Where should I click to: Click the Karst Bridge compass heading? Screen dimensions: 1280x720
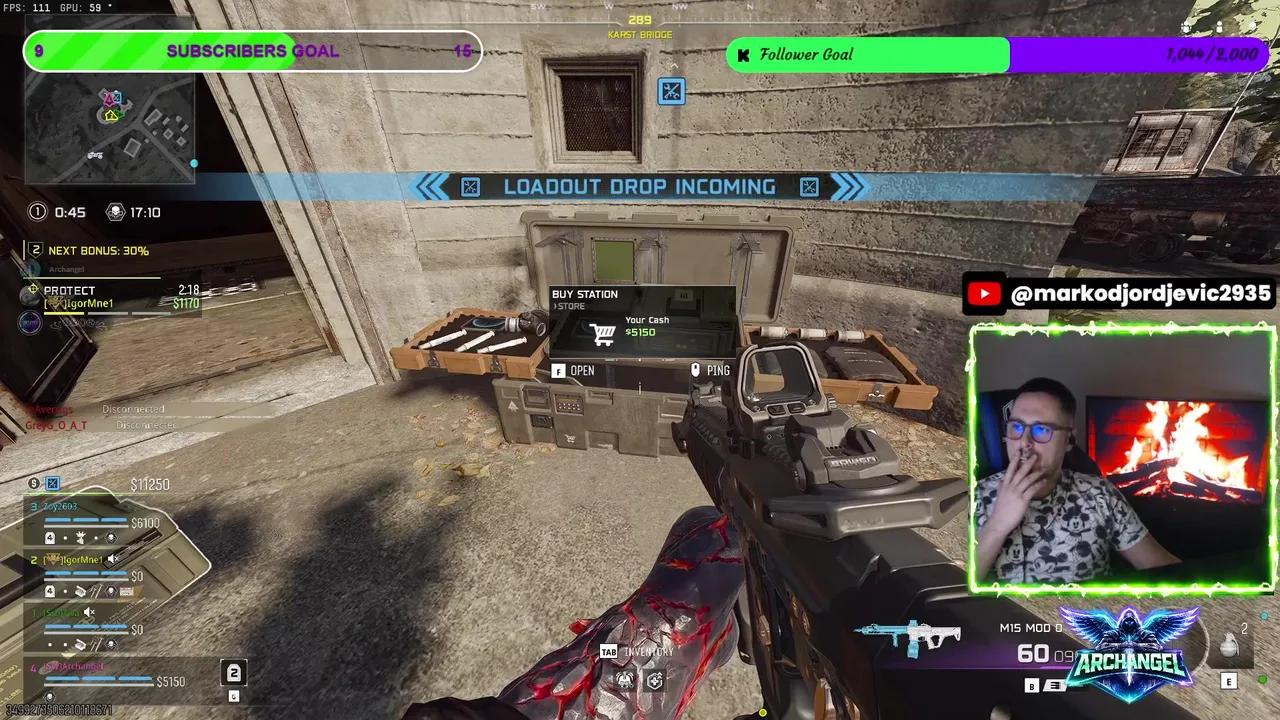(640, 28)
